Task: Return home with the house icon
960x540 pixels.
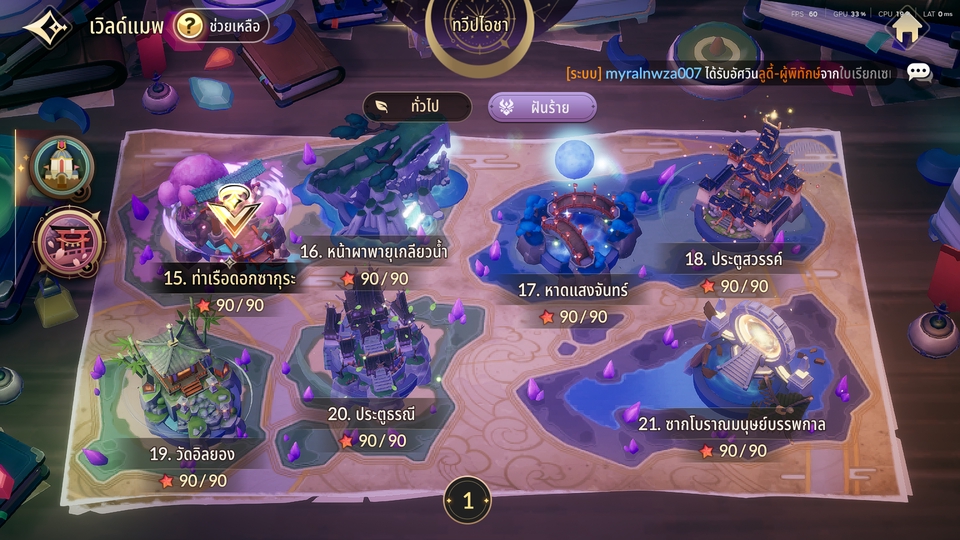Action: (906, 27)
